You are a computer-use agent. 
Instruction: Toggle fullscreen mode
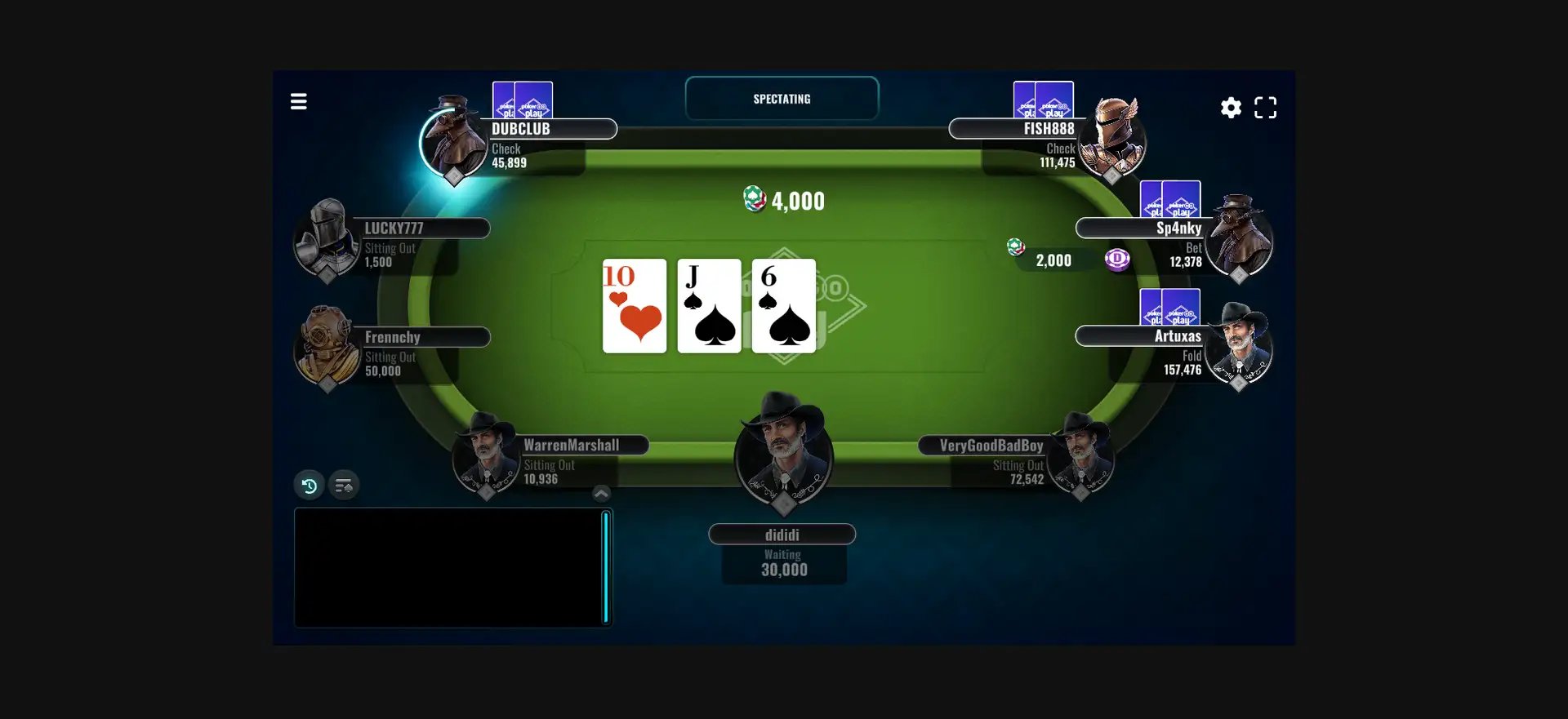click(x=1265, y=108)
